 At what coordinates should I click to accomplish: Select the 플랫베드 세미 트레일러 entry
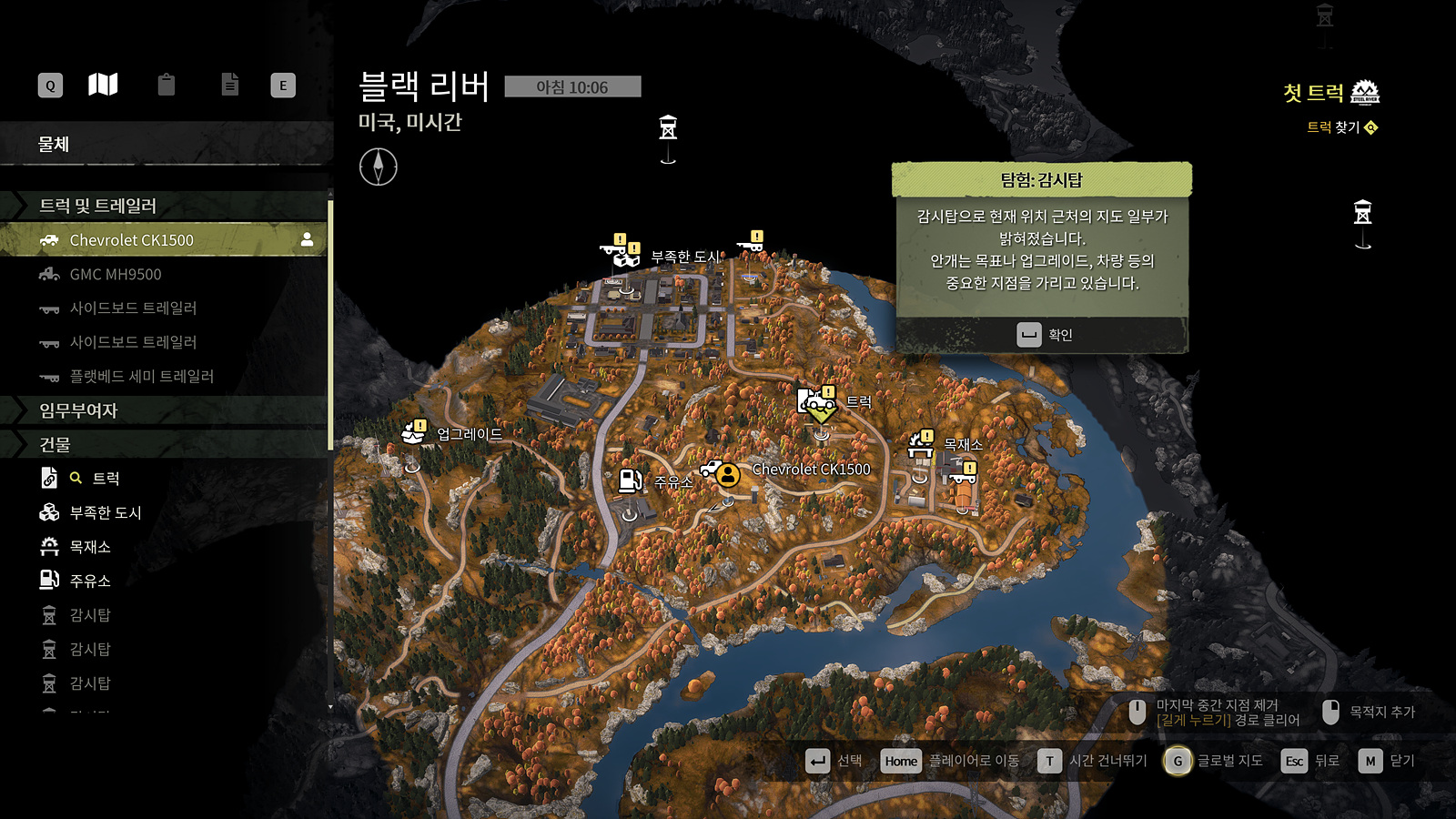pyautogui.click(x=141, y=376)
